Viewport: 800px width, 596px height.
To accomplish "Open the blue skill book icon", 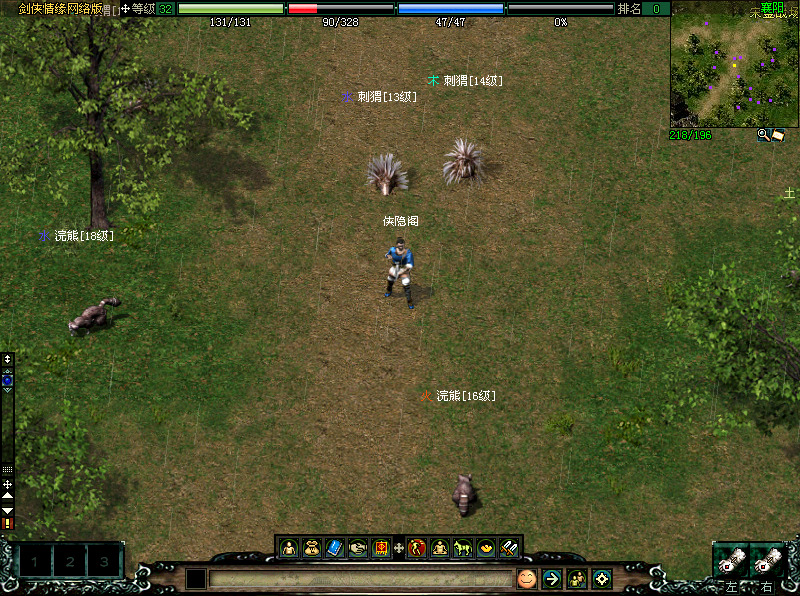I will [334, 548].
